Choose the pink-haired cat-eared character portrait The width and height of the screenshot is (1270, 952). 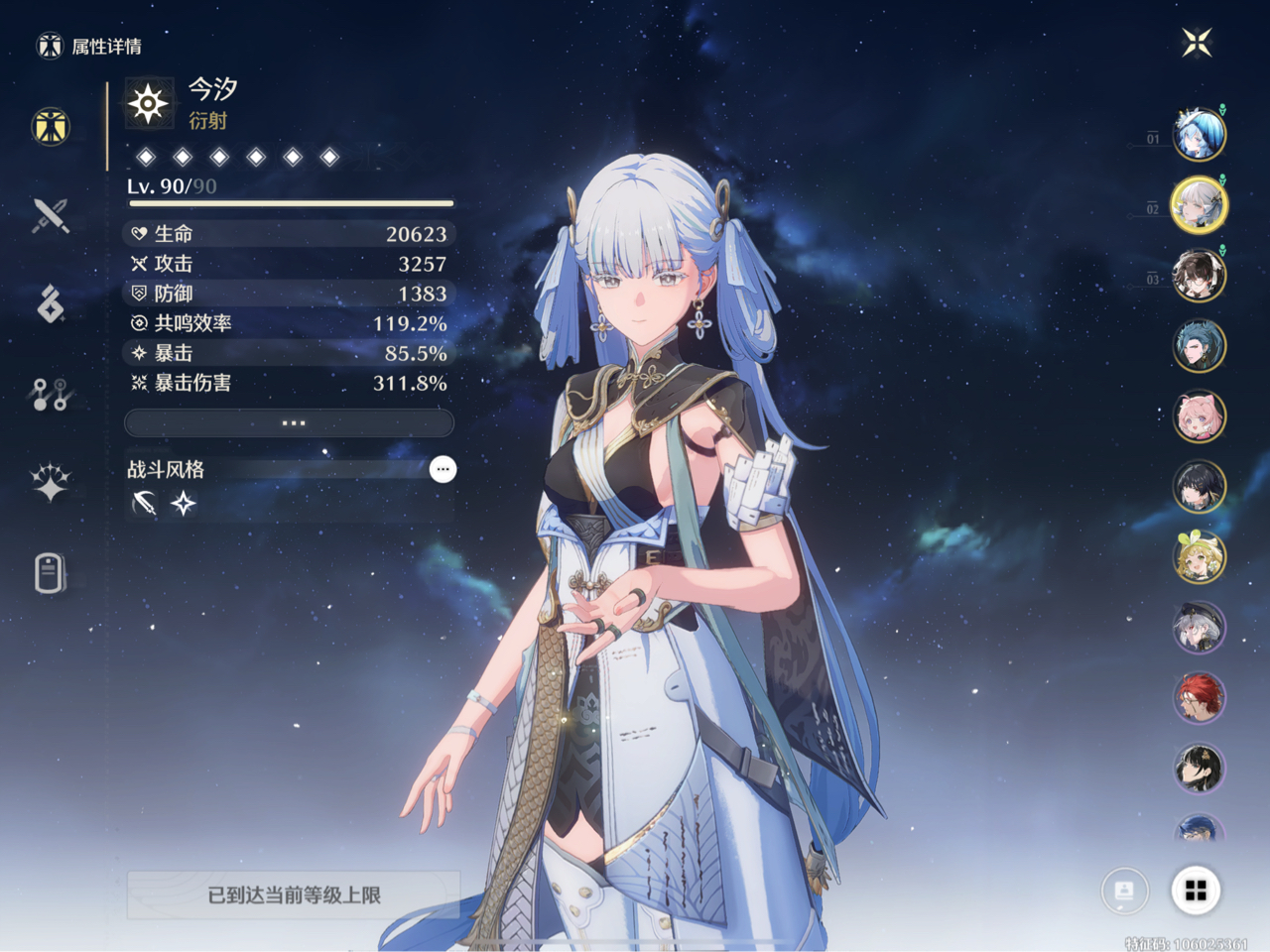point(1199,416)
